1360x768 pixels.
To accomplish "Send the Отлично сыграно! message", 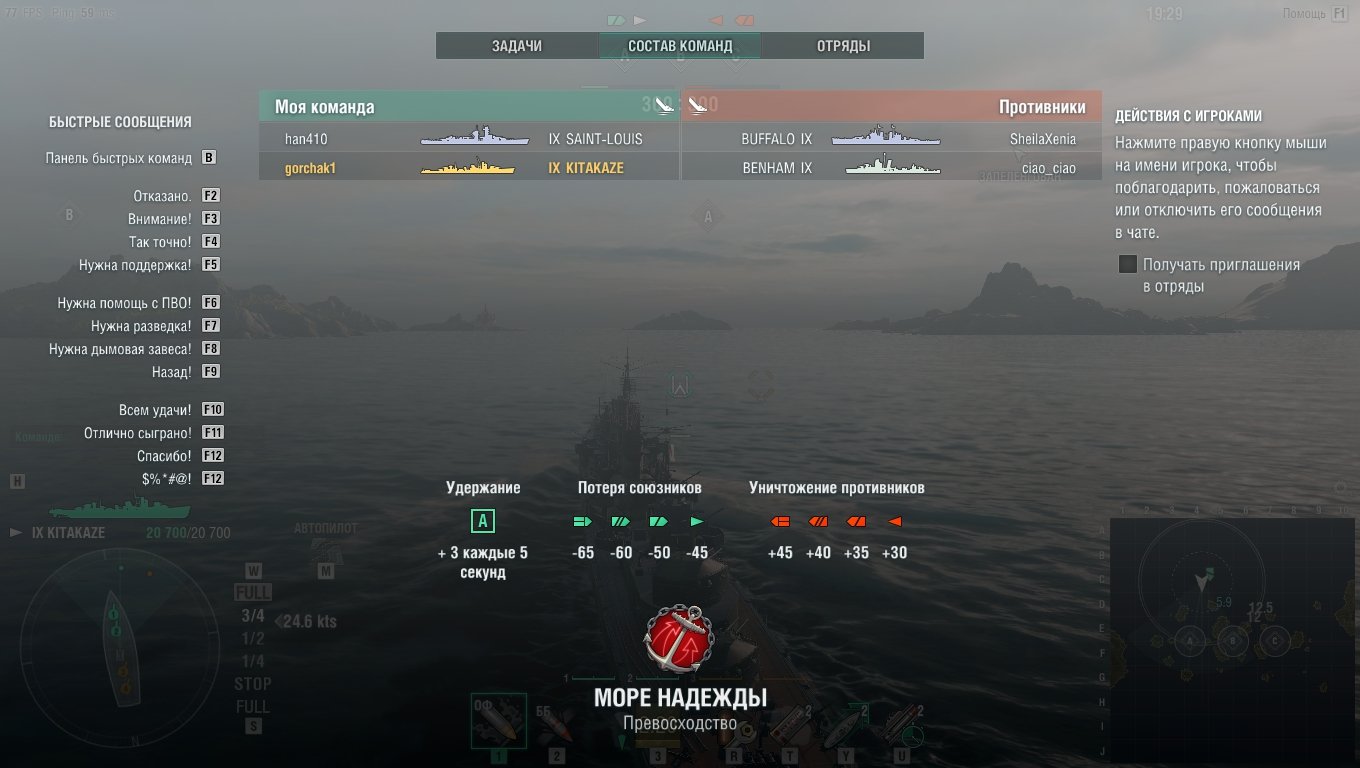I will point(138,433).
